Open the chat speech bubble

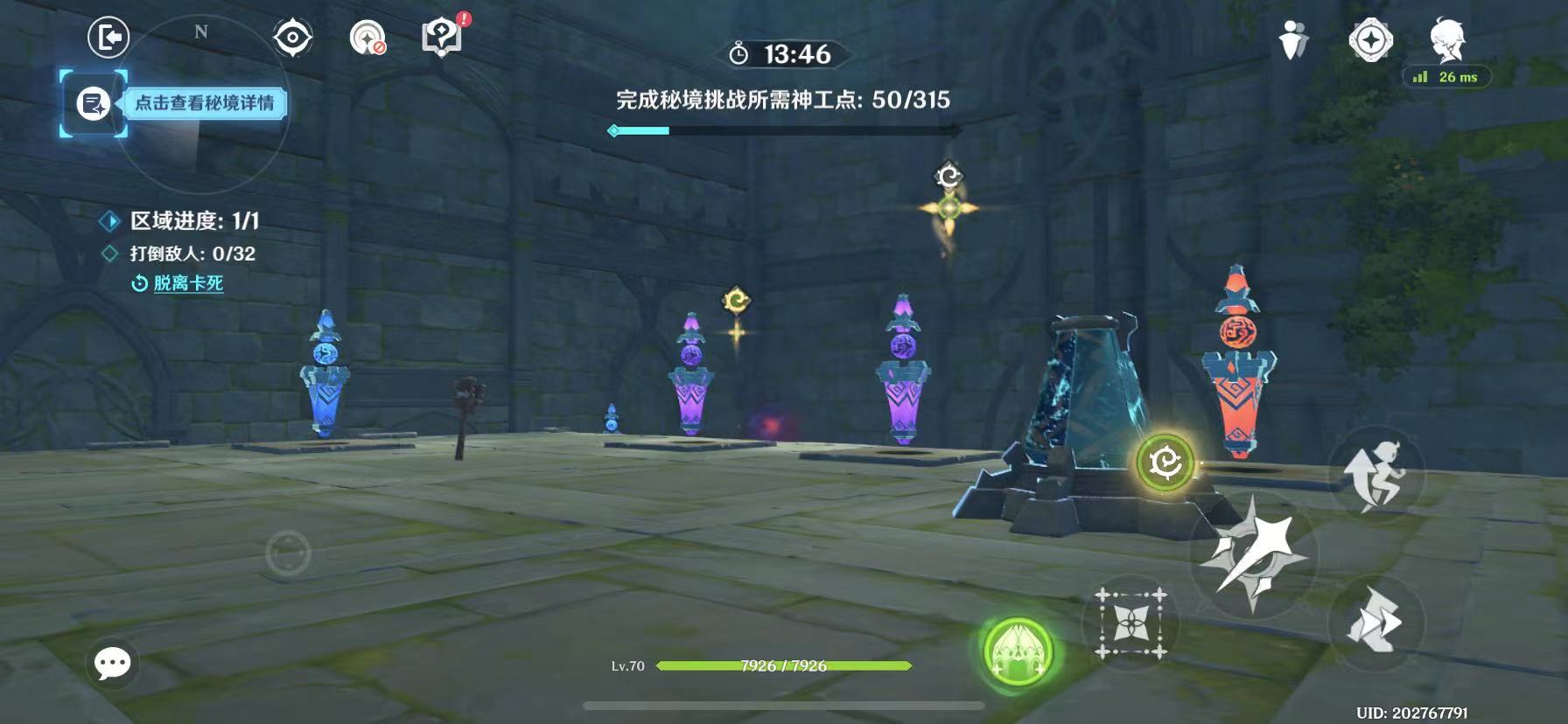pos(113,664)
